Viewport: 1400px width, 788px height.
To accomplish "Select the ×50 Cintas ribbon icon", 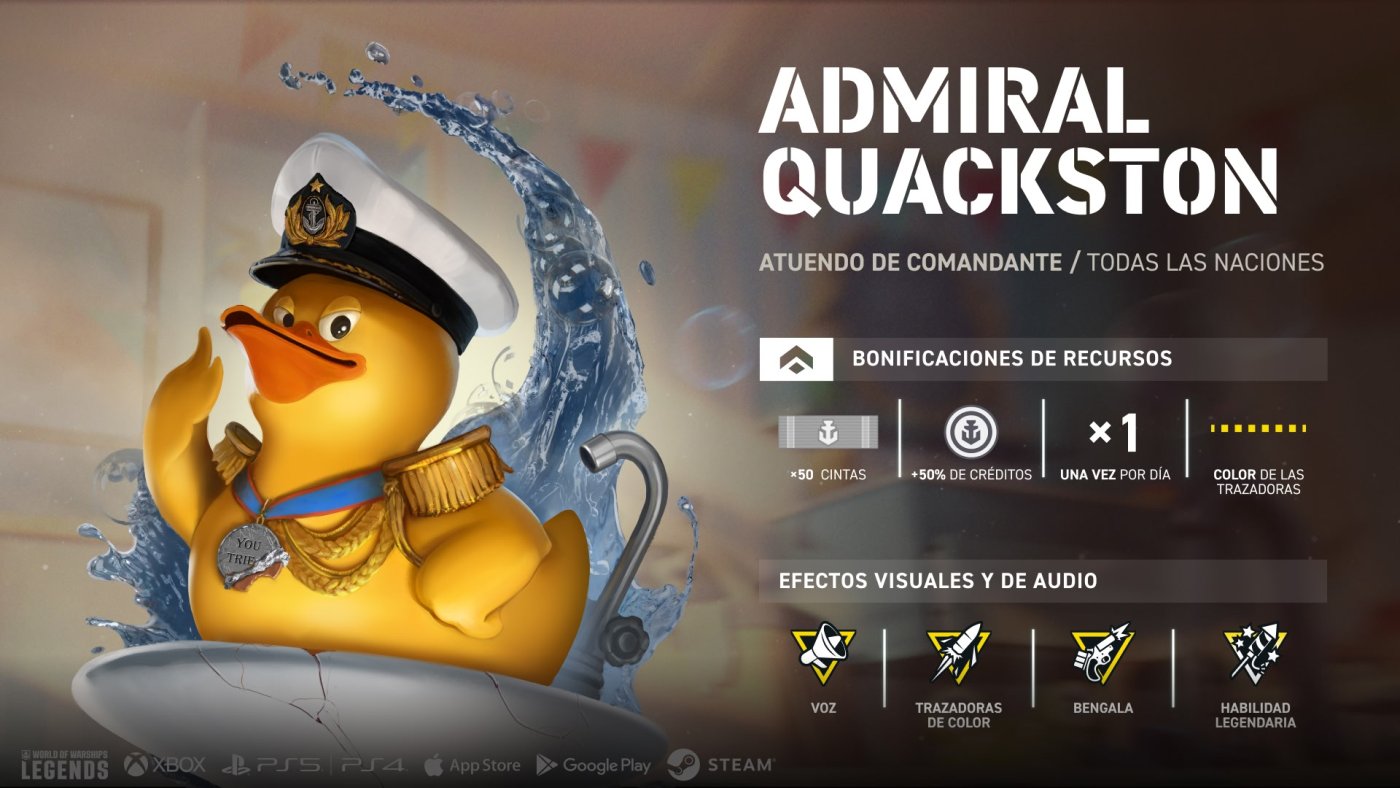I will [828, 432].
